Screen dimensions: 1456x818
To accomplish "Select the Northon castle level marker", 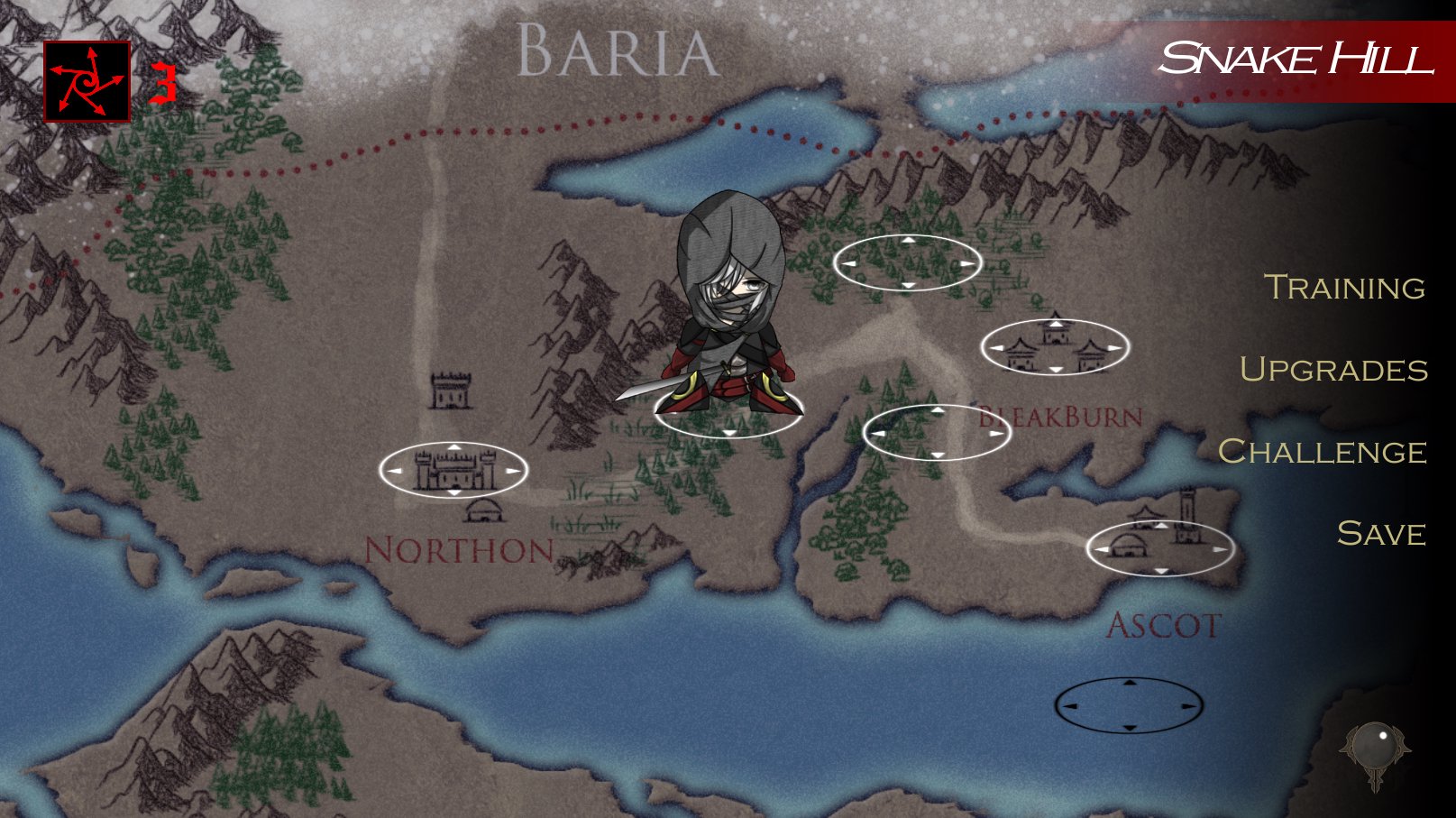I will pyautogui.click(x=453, y=470).
